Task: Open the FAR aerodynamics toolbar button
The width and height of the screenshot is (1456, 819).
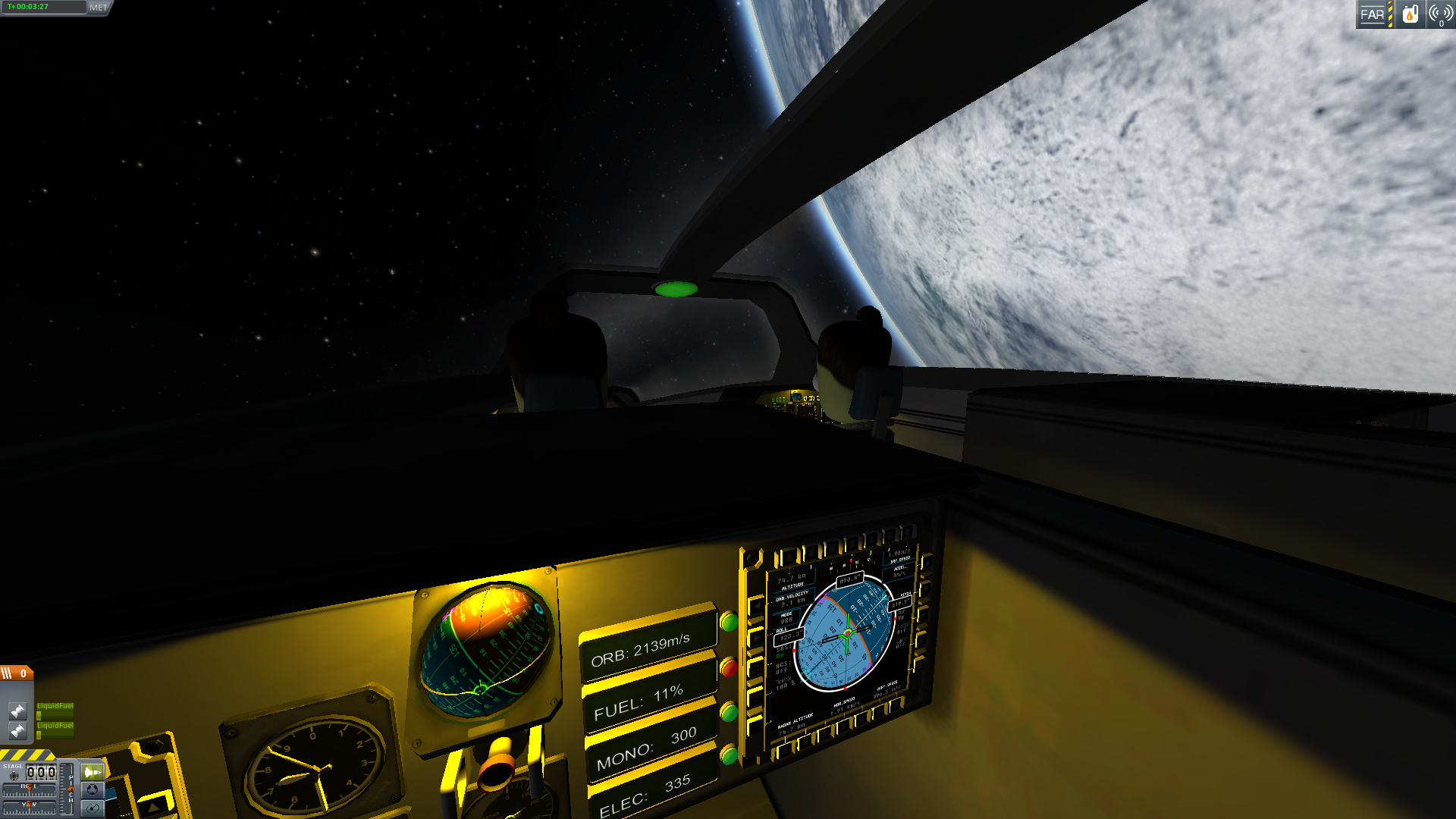Action: click(1372, 14)
